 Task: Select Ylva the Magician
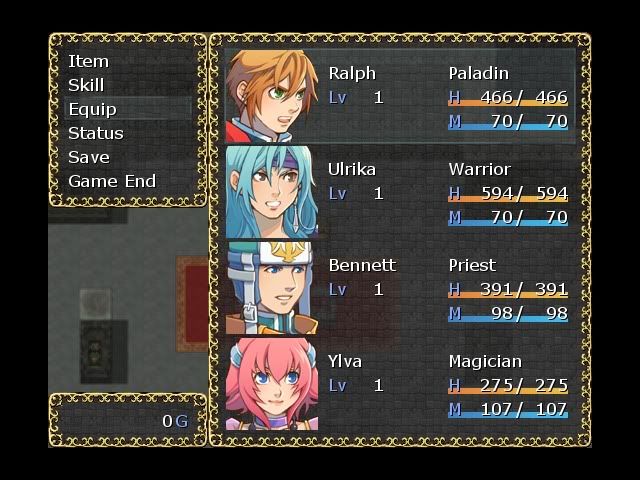click(x=400, y=385)
